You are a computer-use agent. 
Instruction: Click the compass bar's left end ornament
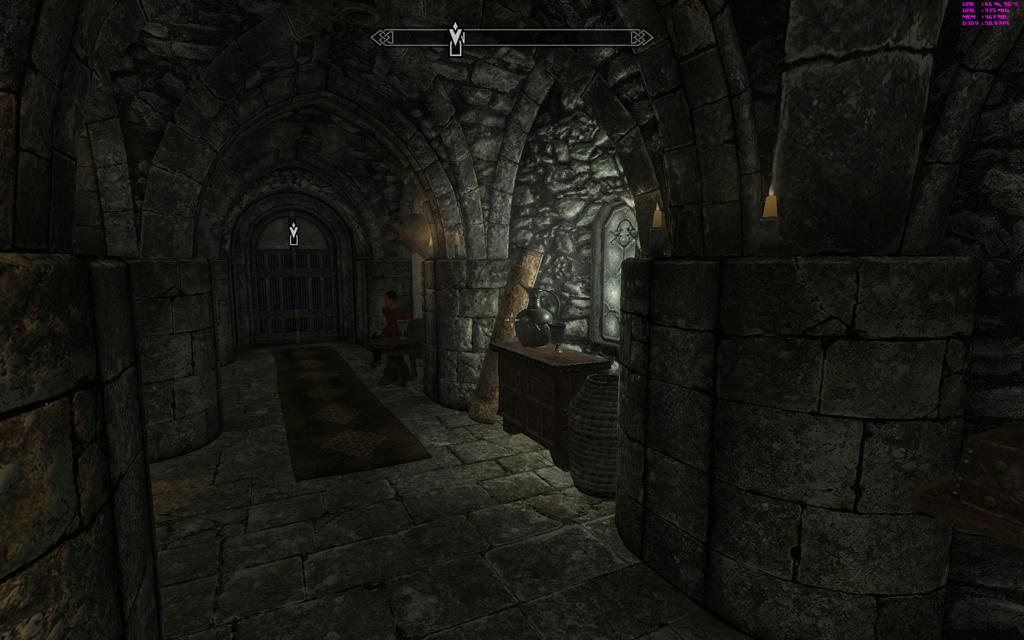(380, 38)
